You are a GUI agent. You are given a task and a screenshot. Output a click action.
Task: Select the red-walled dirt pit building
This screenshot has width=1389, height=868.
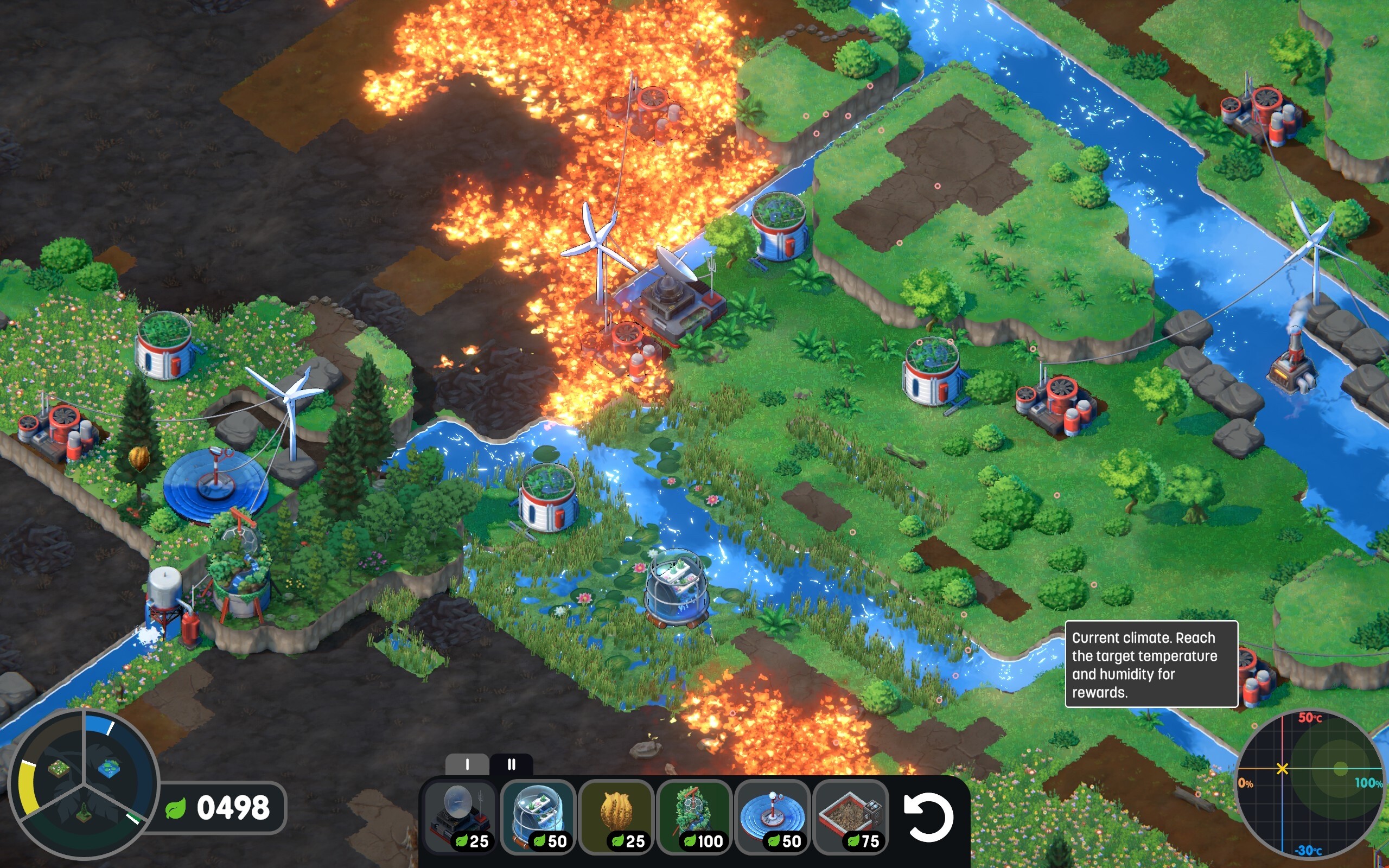click(x=851, y=816)
